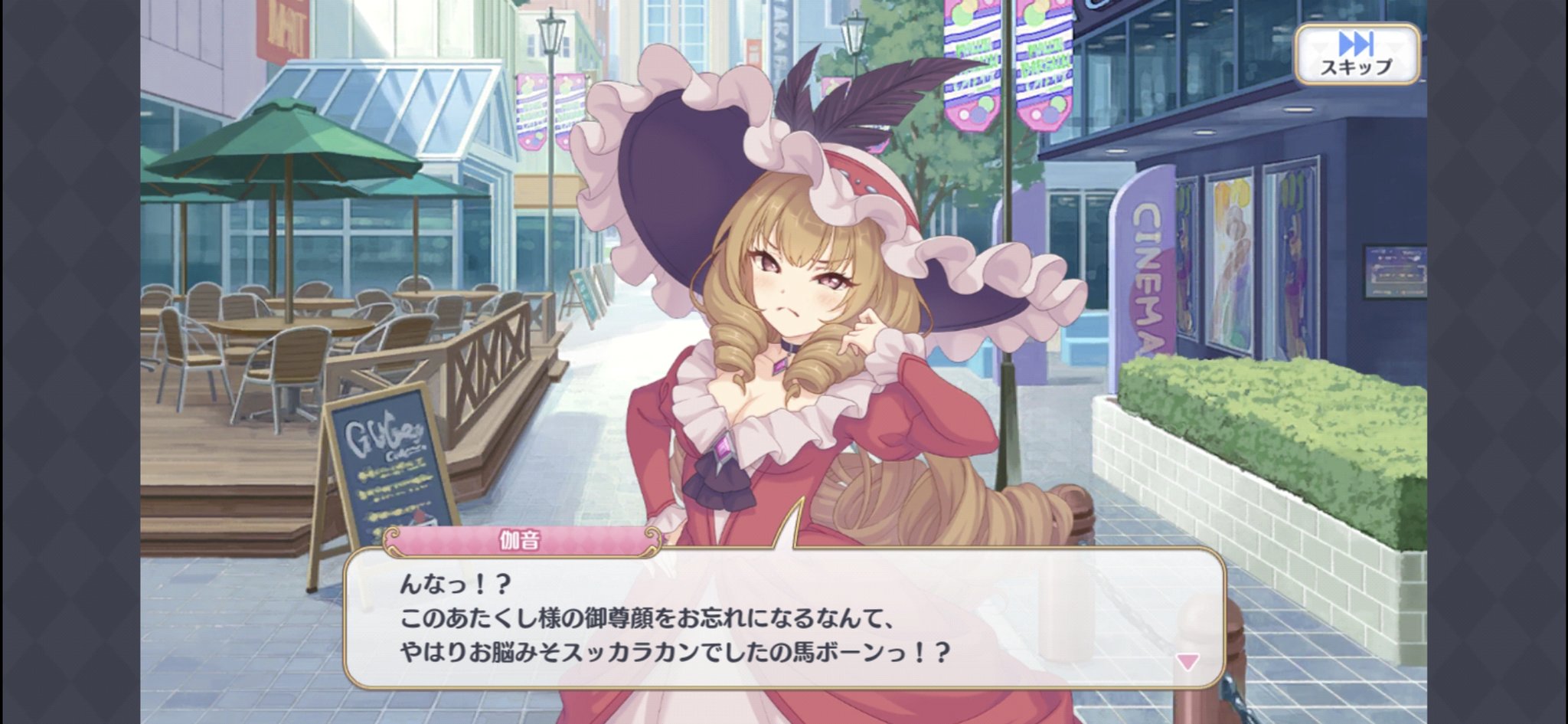Advance dialogue using the pink triangle arrow

[x=1187, y=662]
